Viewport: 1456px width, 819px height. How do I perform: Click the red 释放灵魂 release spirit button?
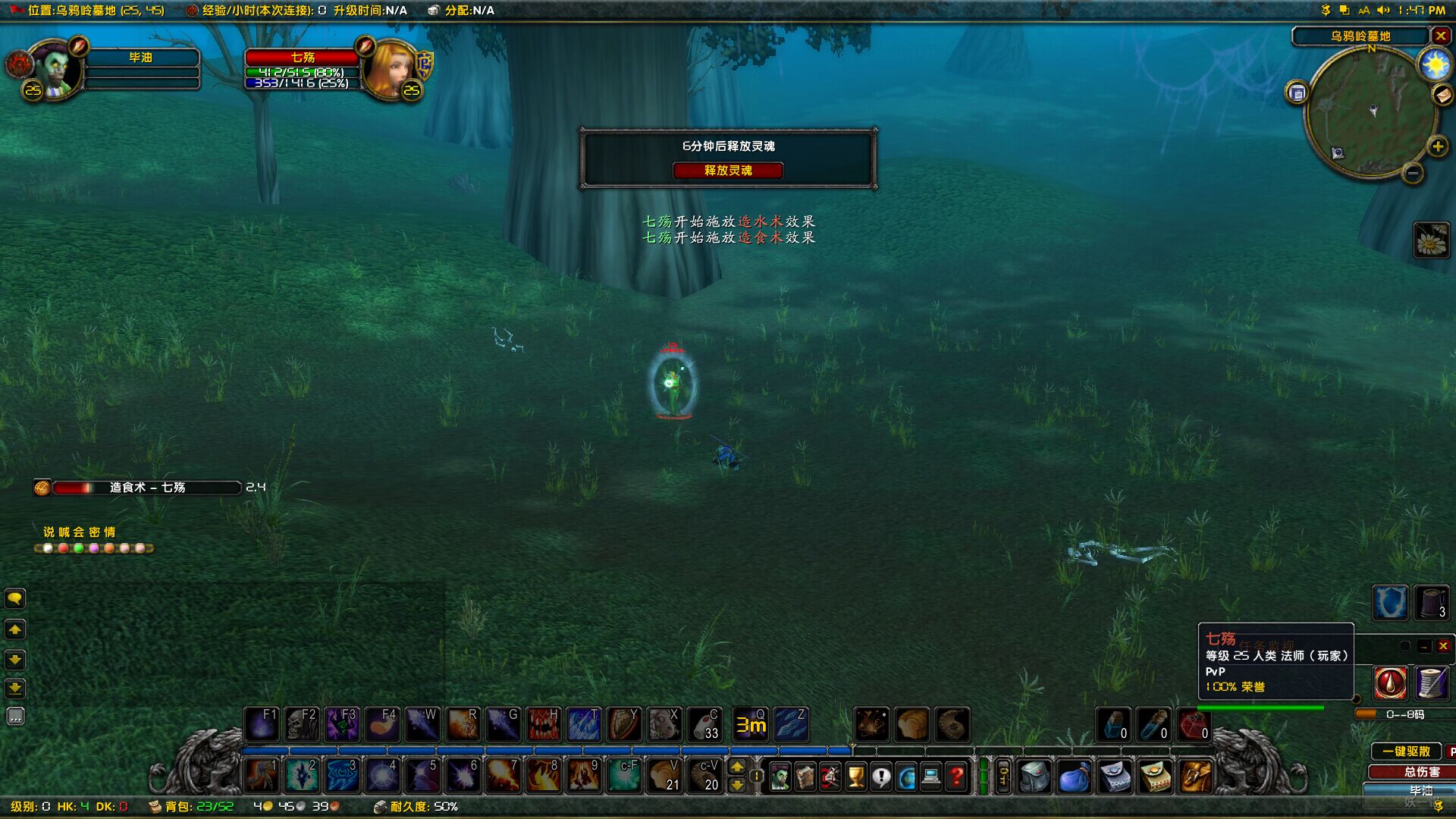pyautogui.click(x=727, y=171)
